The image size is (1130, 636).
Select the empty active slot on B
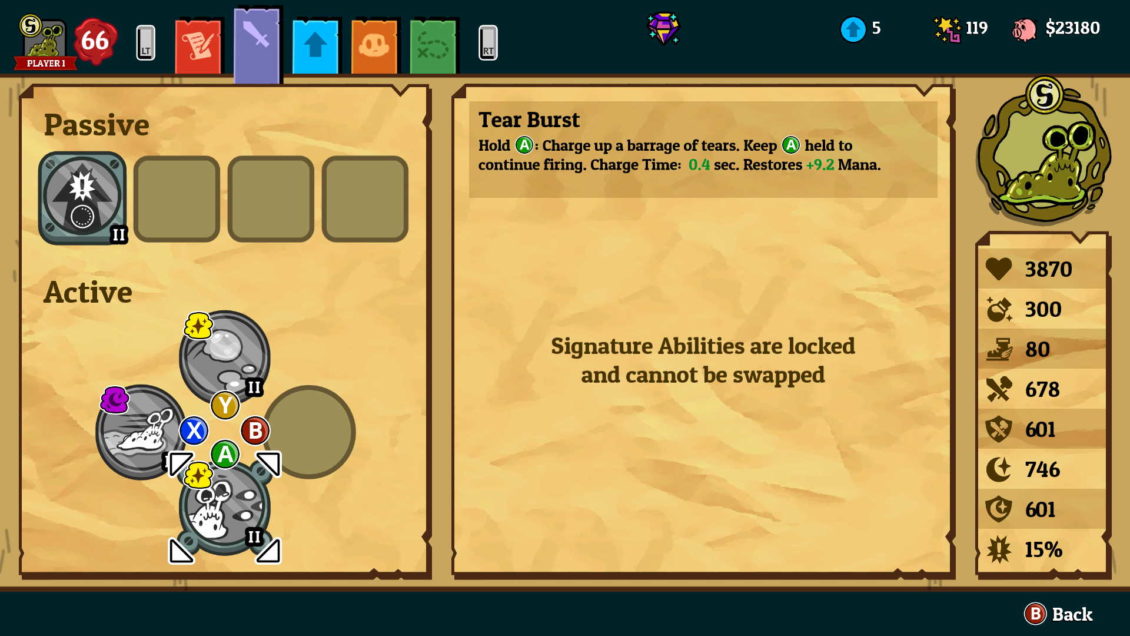[309, 432]
